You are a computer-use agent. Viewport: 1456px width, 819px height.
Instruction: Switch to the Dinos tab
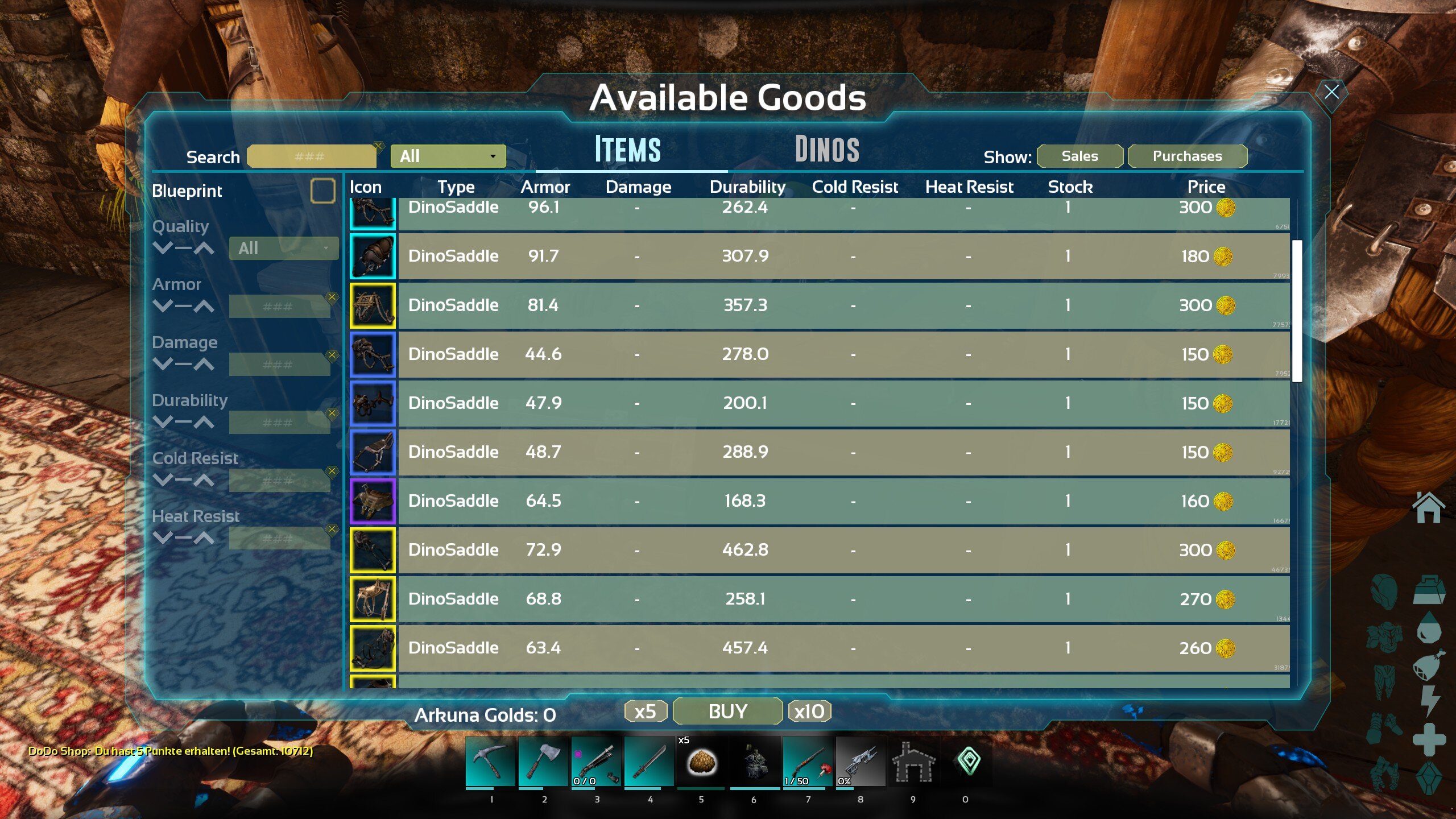pyautogui.click(x=826, y=150)
